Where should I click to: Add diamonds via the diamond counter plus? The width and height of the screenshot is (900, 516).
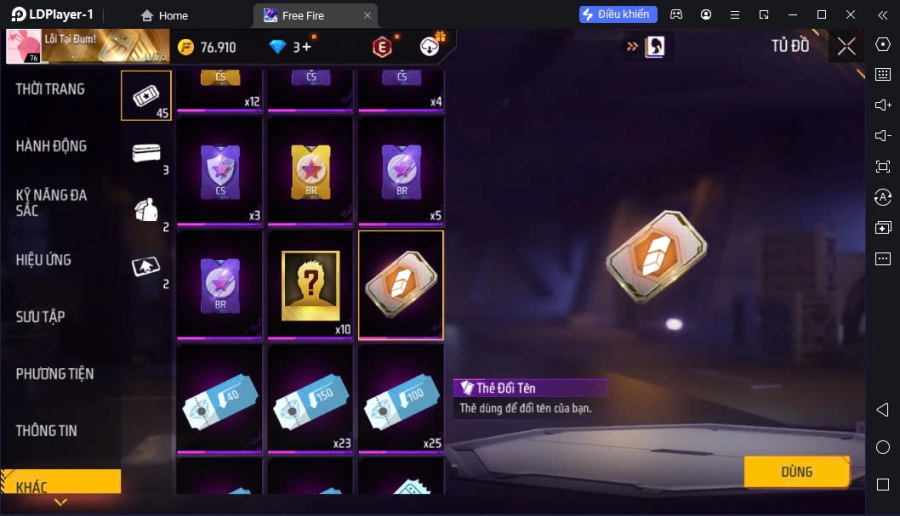(307, 47)
